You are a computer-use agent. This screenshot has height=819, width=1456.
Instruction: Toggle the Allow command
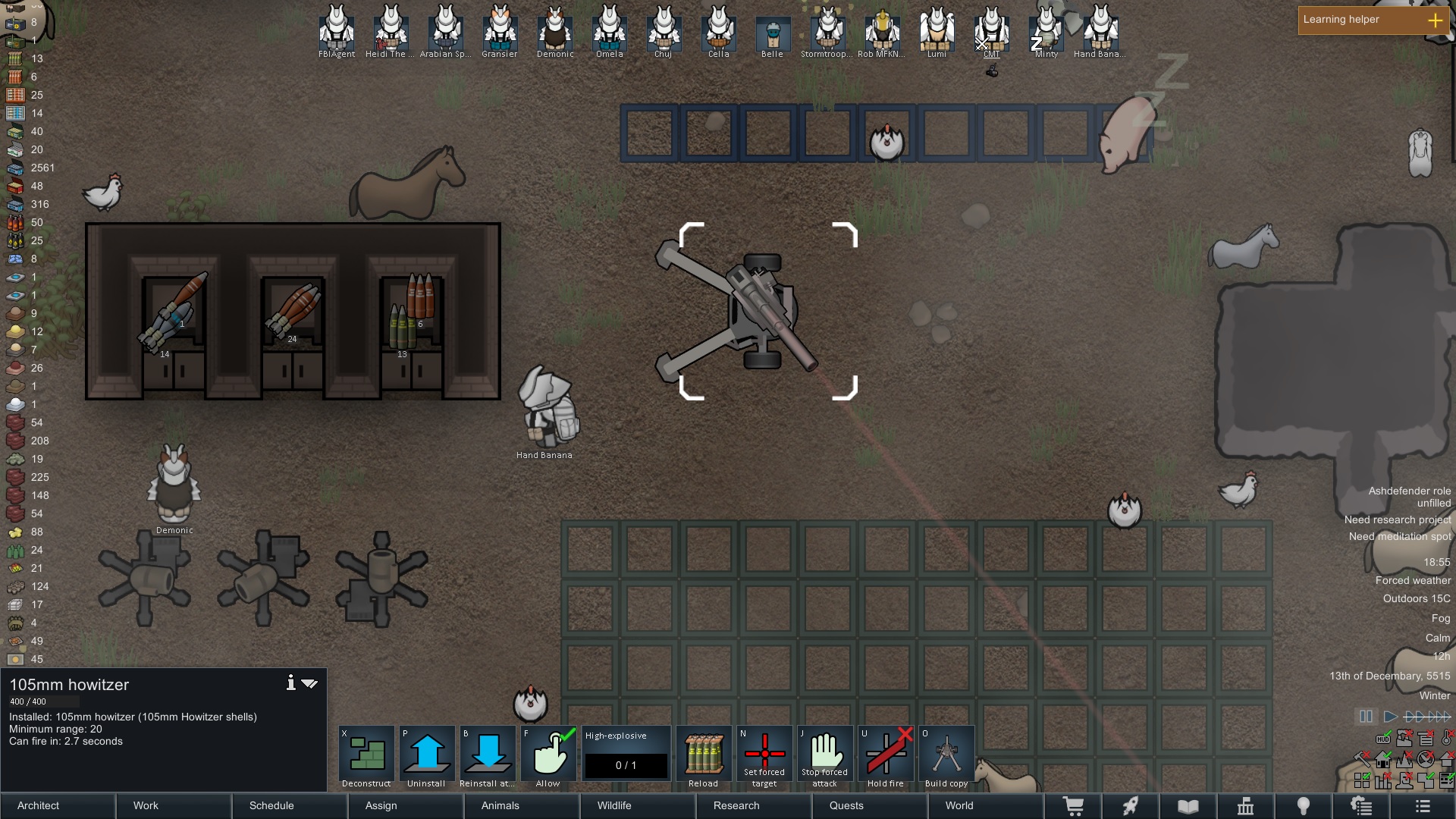coord(548,757)
